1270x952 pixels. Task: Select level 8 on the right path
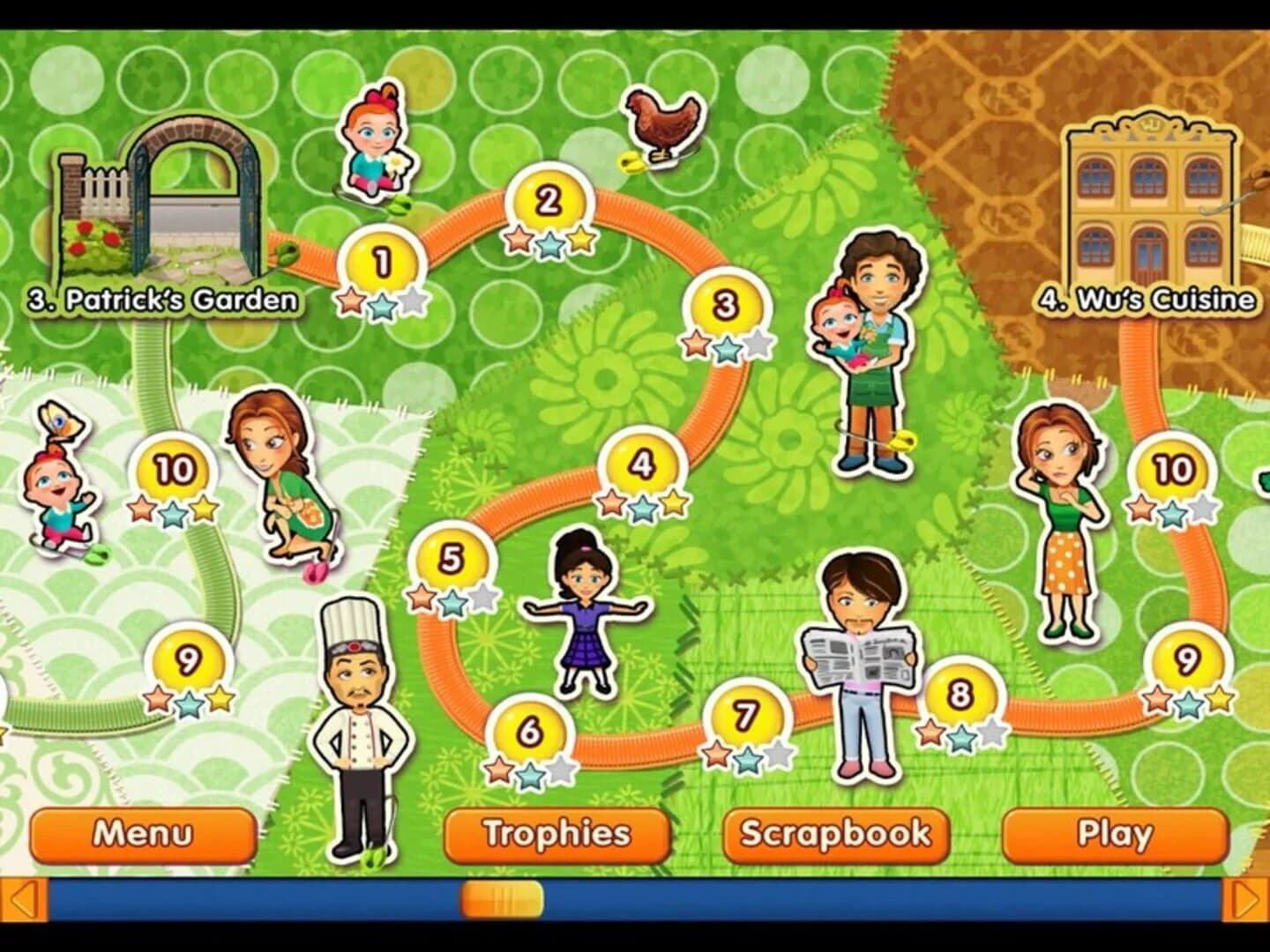click(957, 697)
